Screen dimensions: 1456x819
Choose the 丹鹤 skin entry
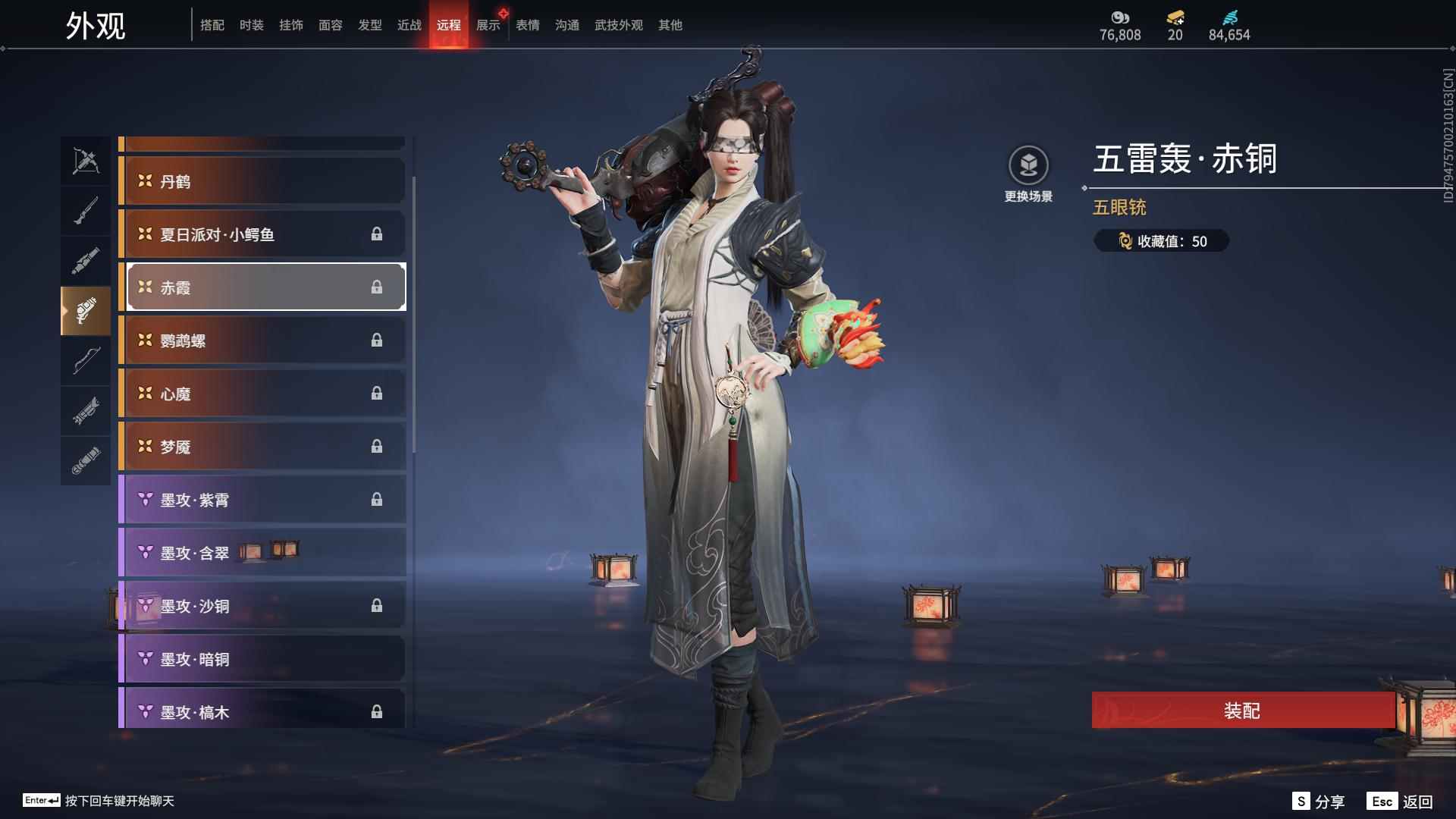coord(262,181)
